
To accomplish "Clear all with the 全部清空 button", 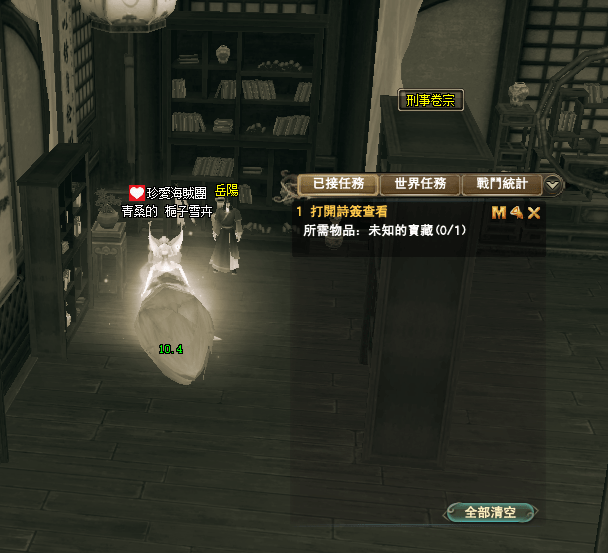I will [x=491, y=512].
